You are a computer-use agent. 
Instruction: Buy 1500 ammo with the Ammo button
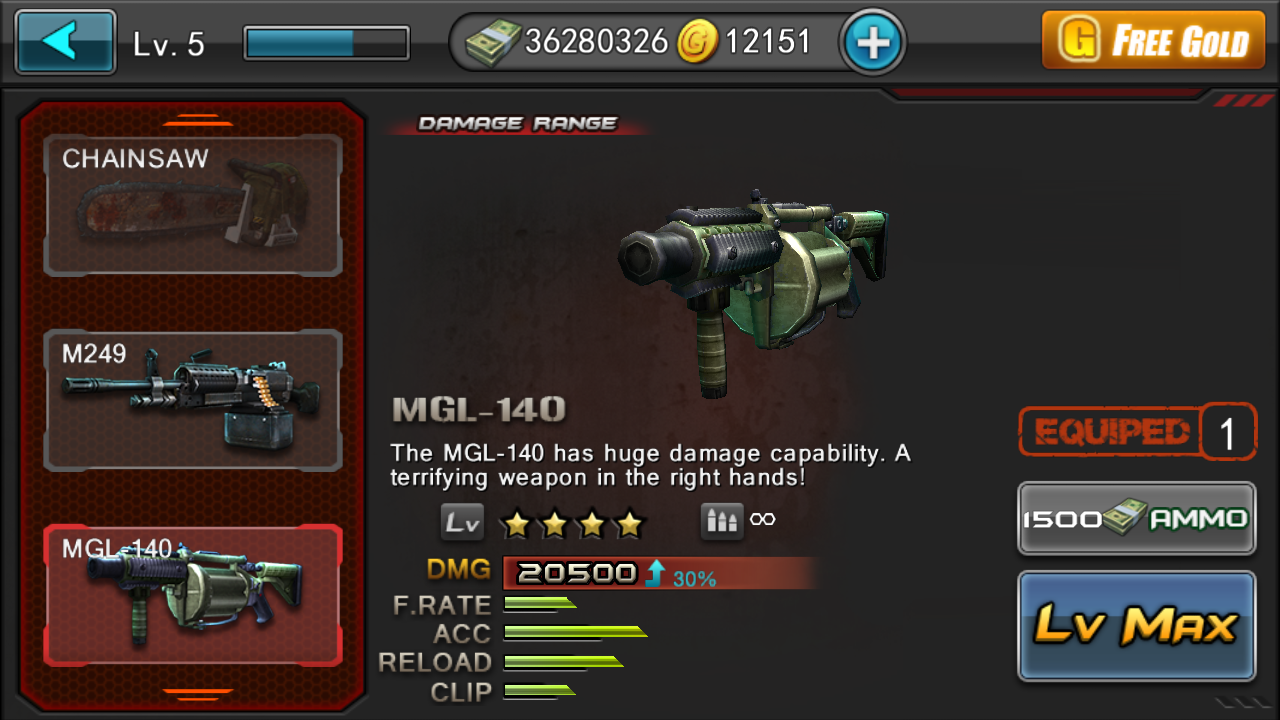(1136, 519)
